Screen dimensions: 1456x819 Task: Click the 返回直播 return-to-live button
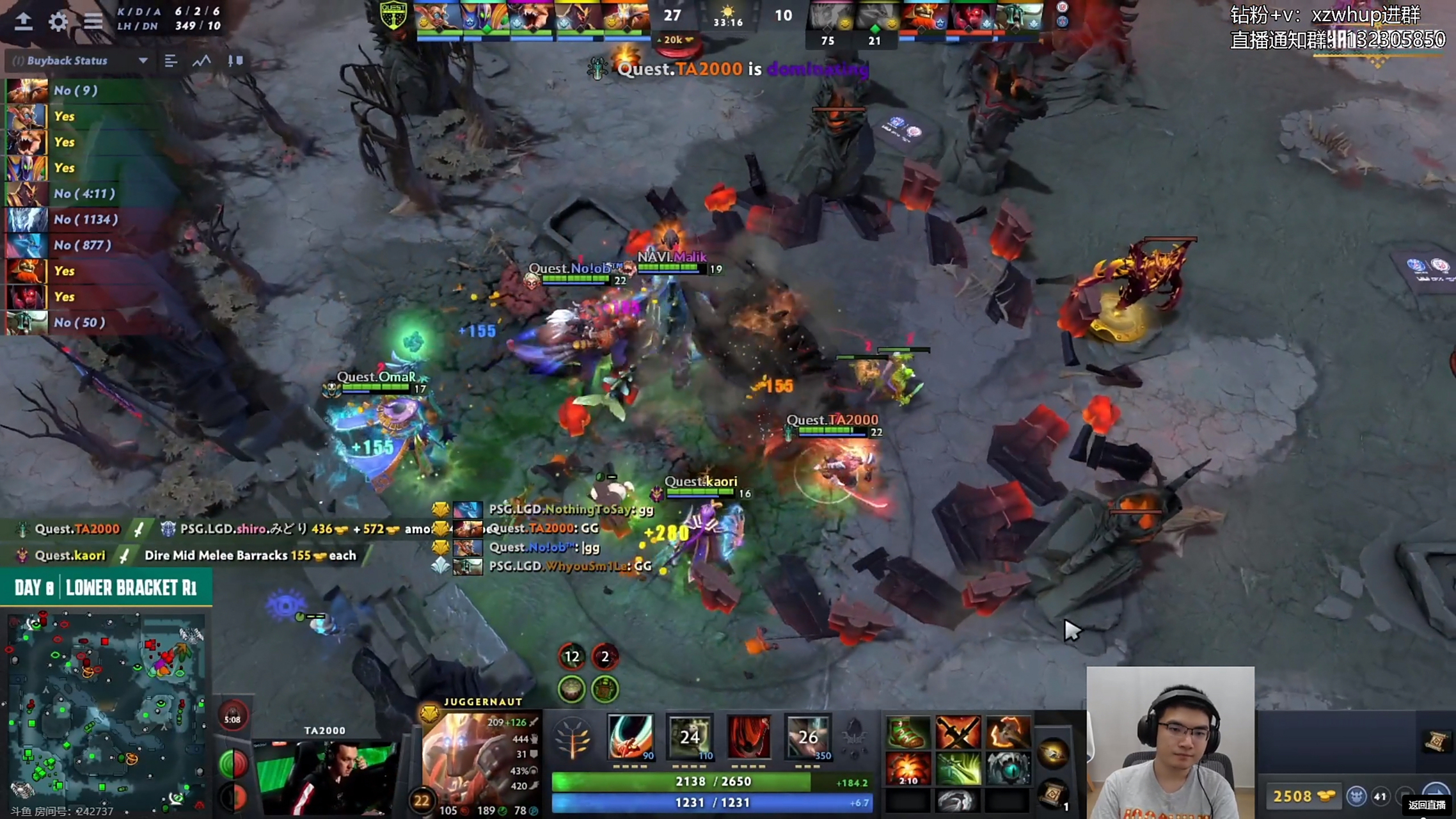1427,805
